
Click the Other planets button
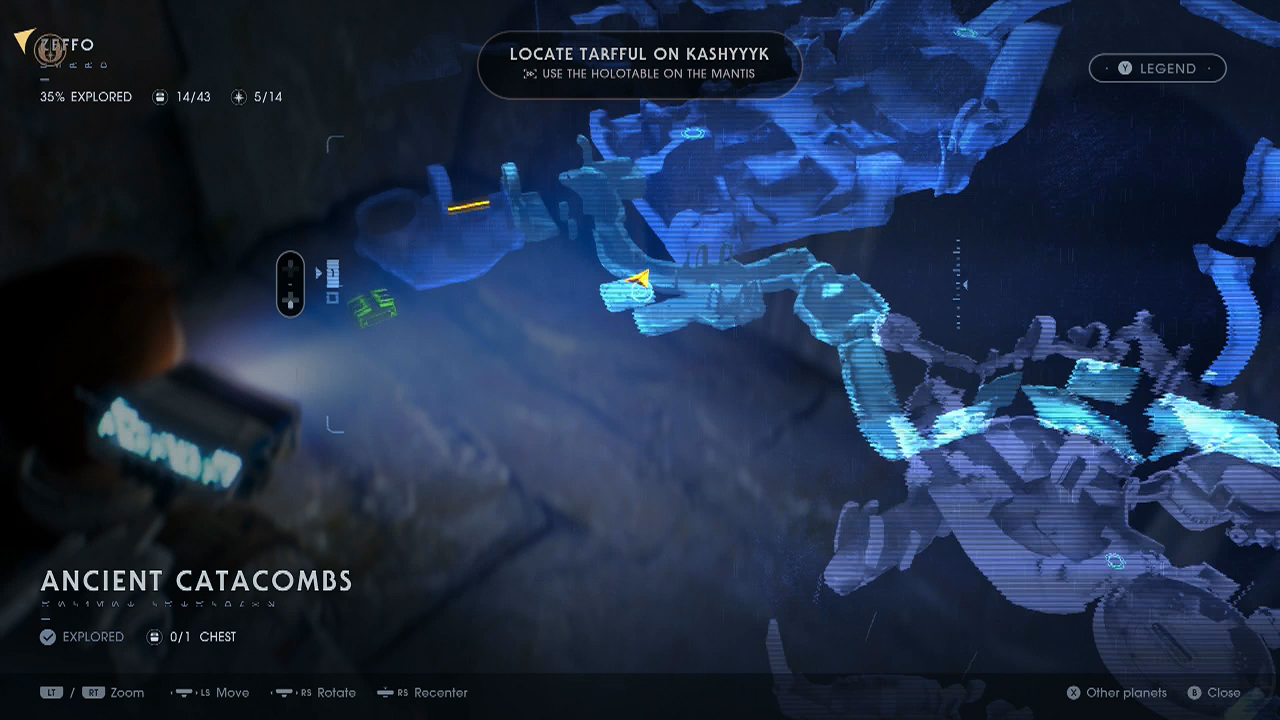tap(1116, 692)
